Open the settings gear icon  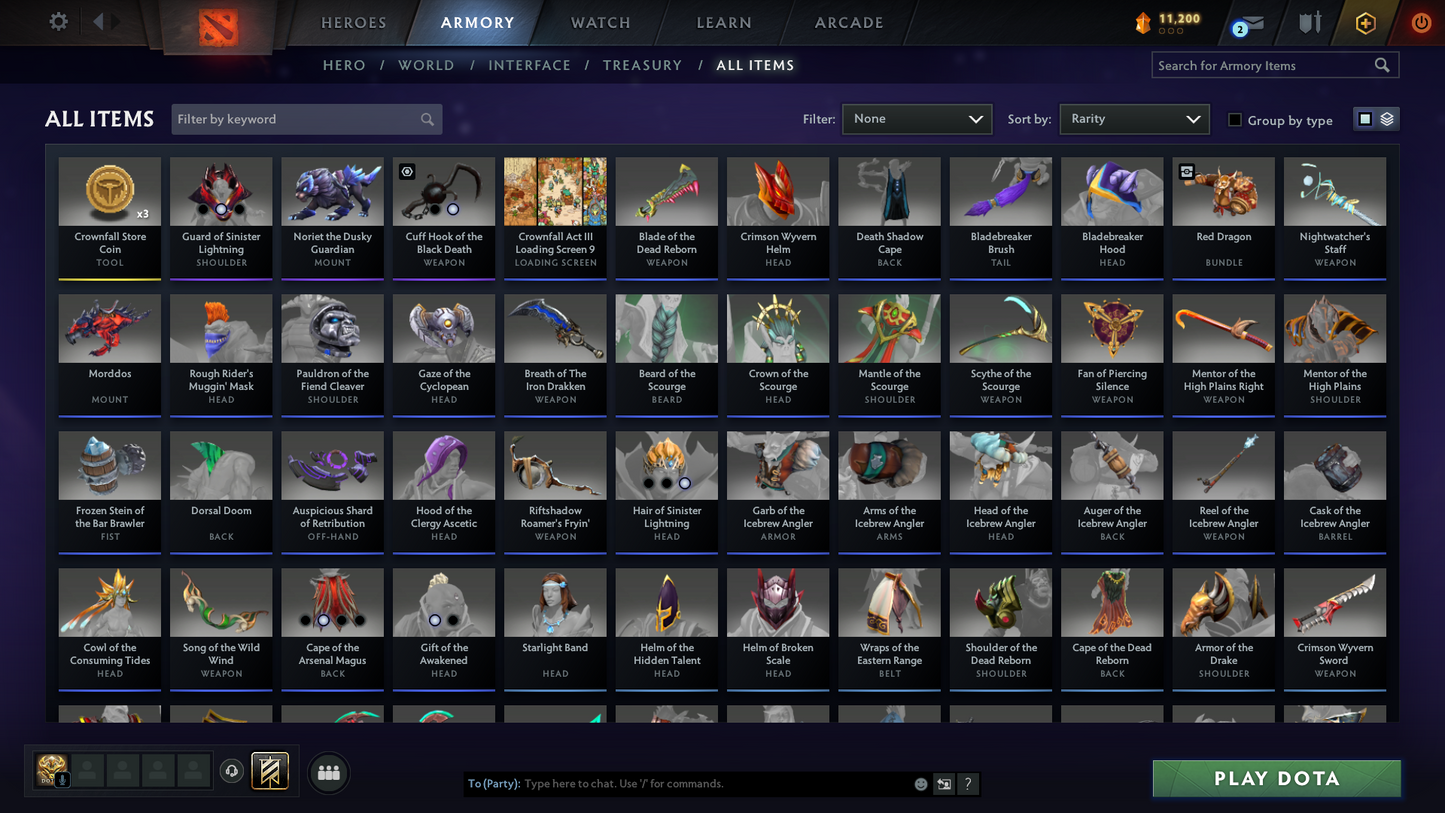pos(58,21)
